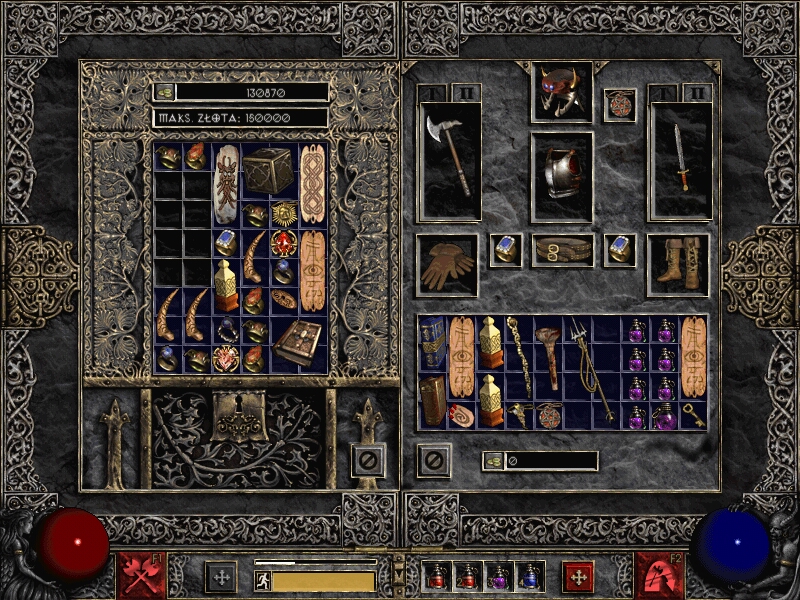This screenshot has height=600, width=800.
Task: Pick up the equipped boots
Action: pos(679,265)
